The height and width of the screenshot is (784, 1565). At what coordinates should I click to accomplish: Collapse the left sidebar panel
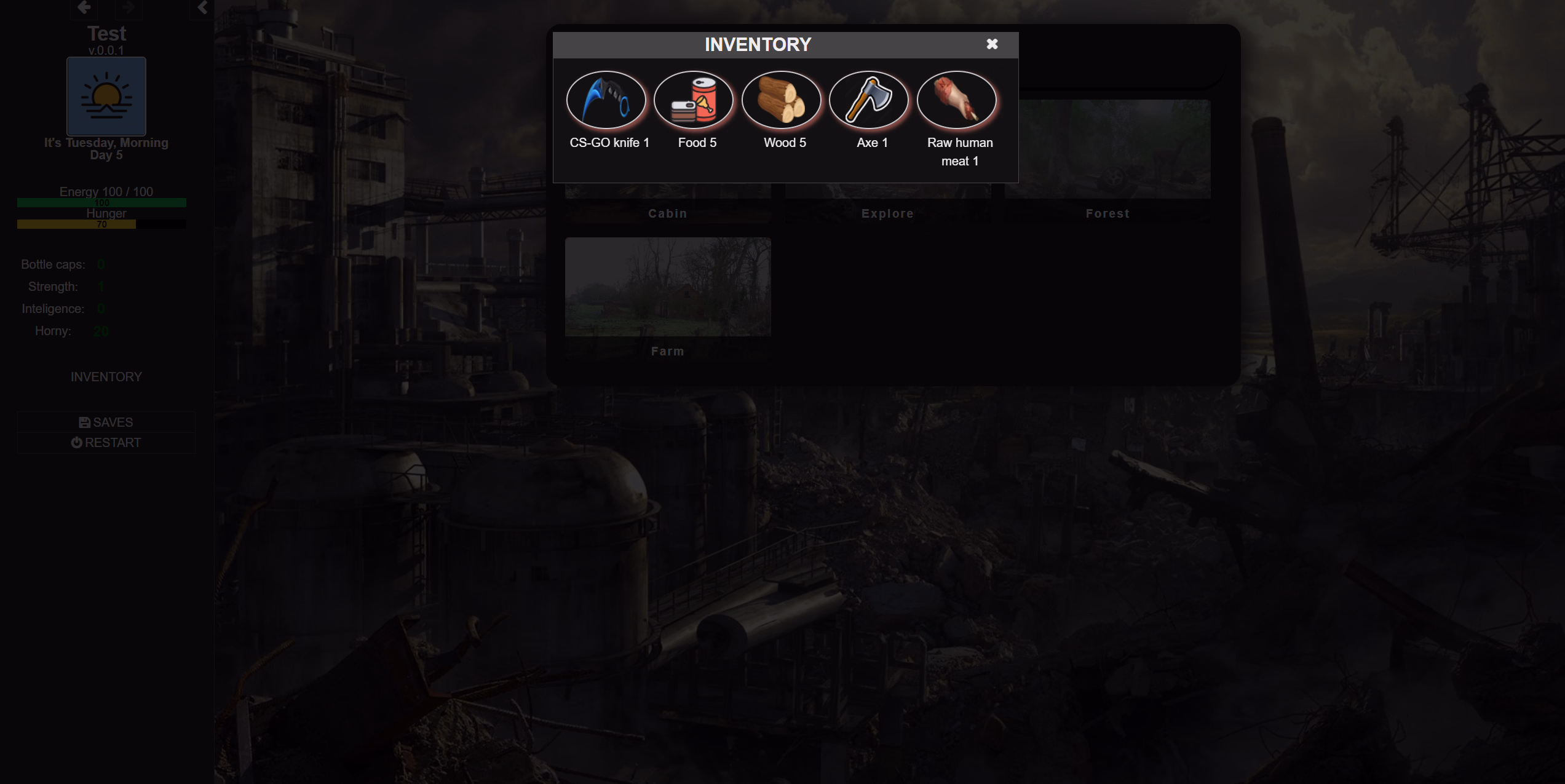pyautogui.click(x=201, y=7)
